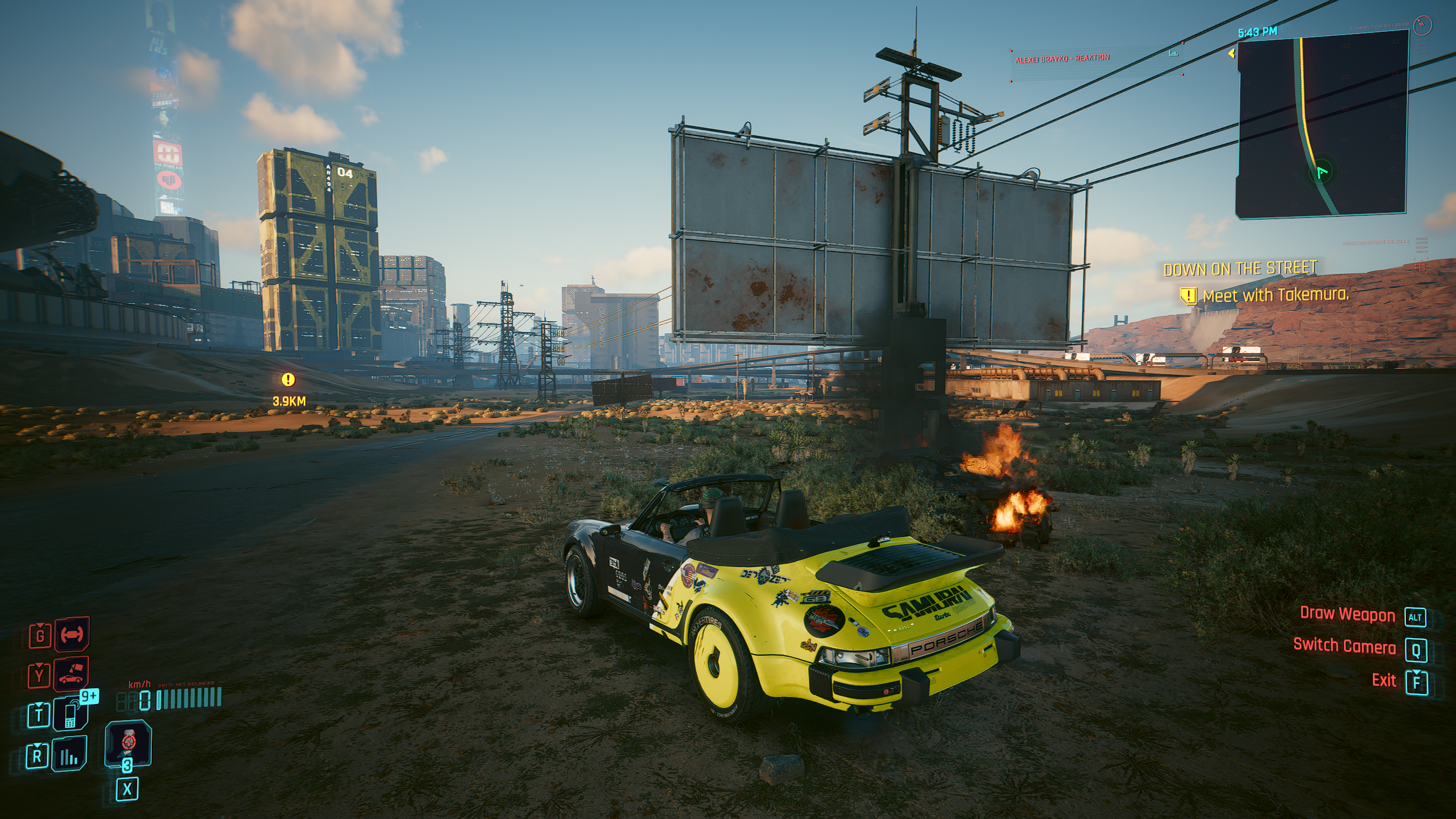Open the radio equalizer bars icon
The width and height of the screenshot is (1456, 819).
pos(69,755)
